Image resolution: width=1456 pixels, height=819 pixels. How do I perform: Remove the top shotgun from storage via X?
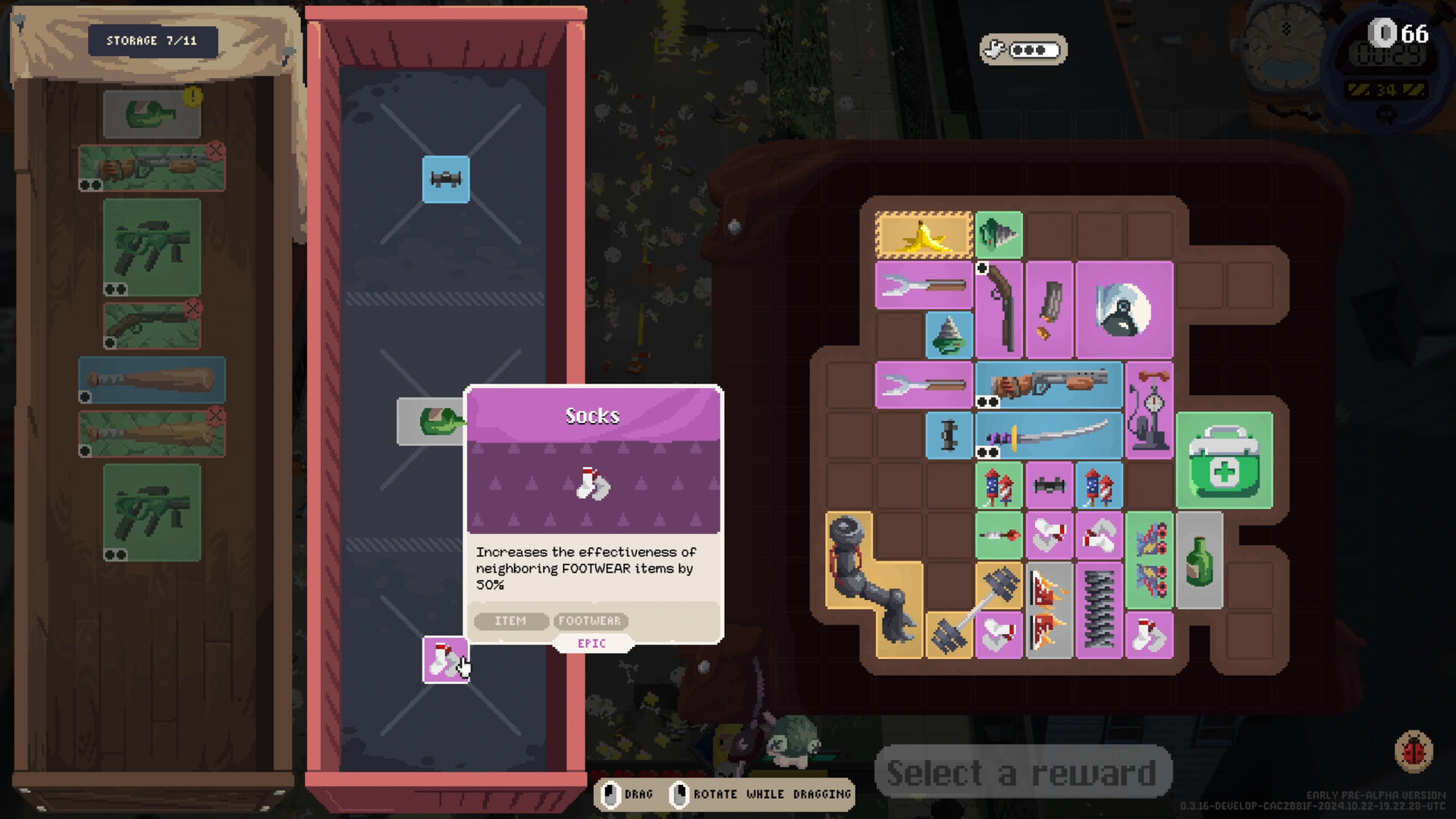(218, 150)
